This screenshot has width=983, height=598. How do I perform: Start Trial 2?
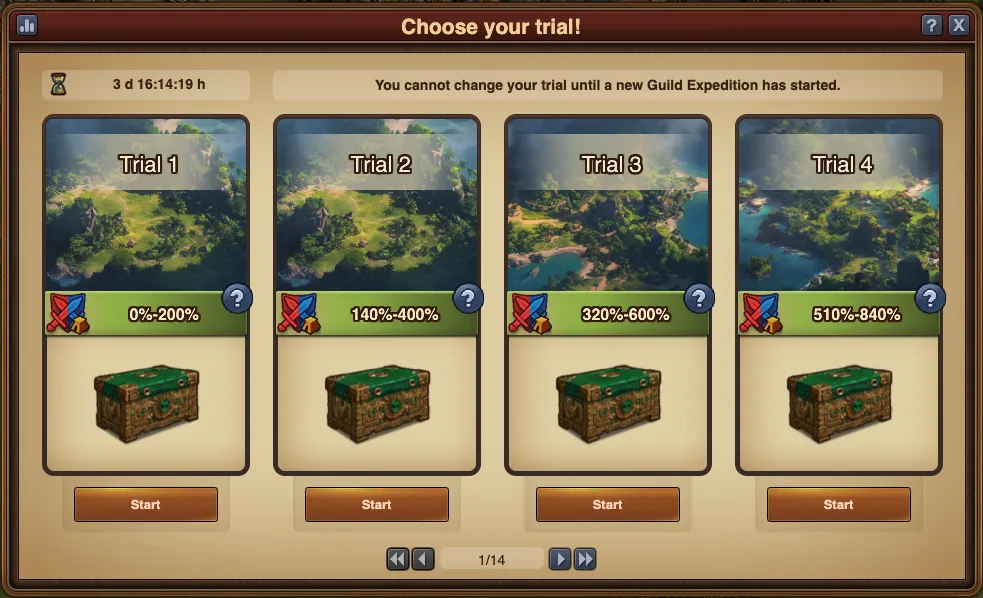[376, 505]
